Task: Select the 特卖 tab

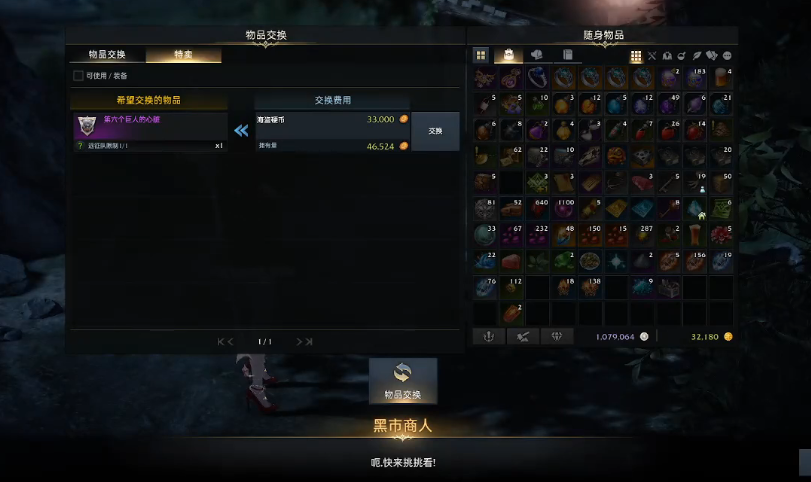Action: click(x=183, y=55)
